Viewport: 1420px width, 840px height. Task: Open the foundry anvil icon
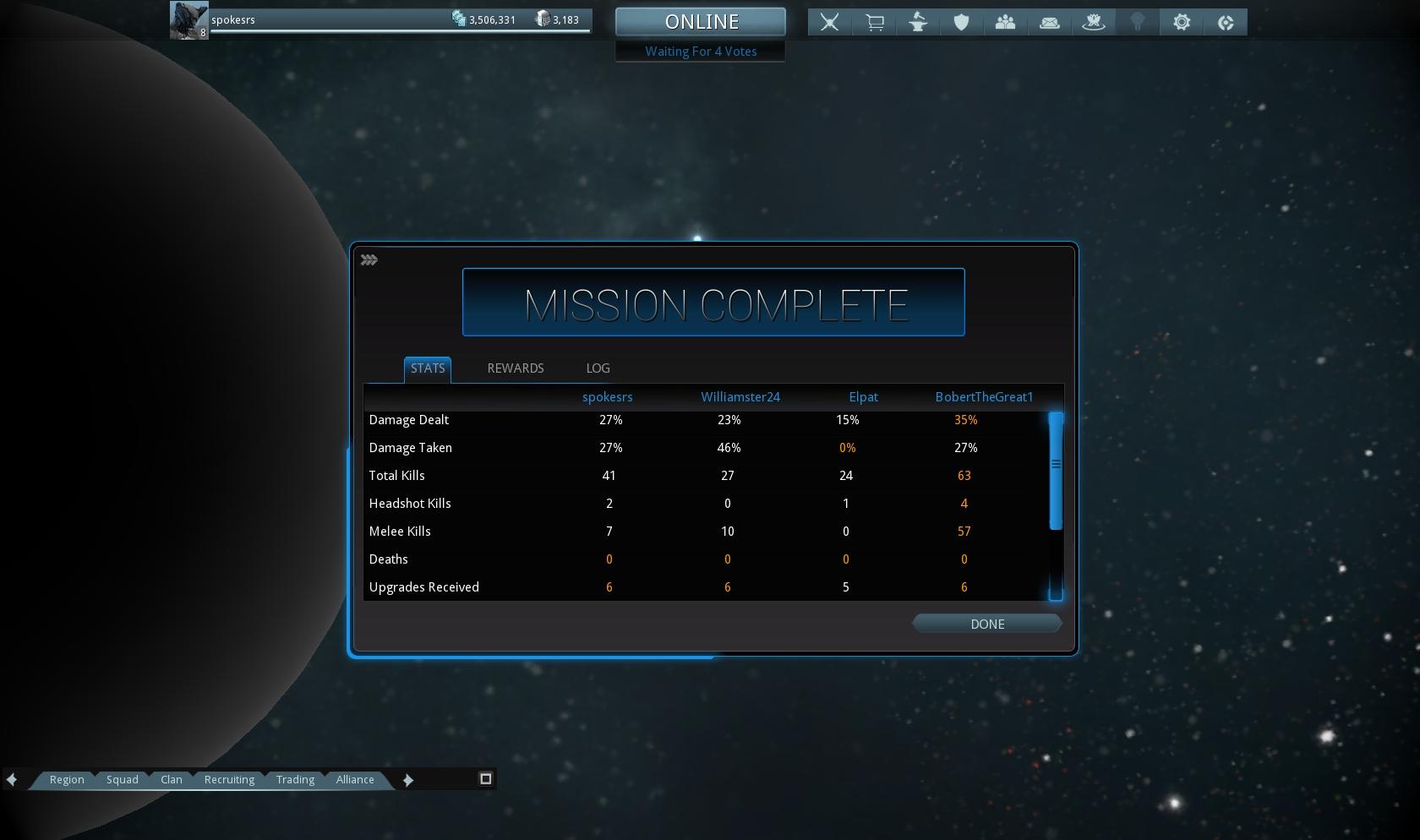(918, 23)
